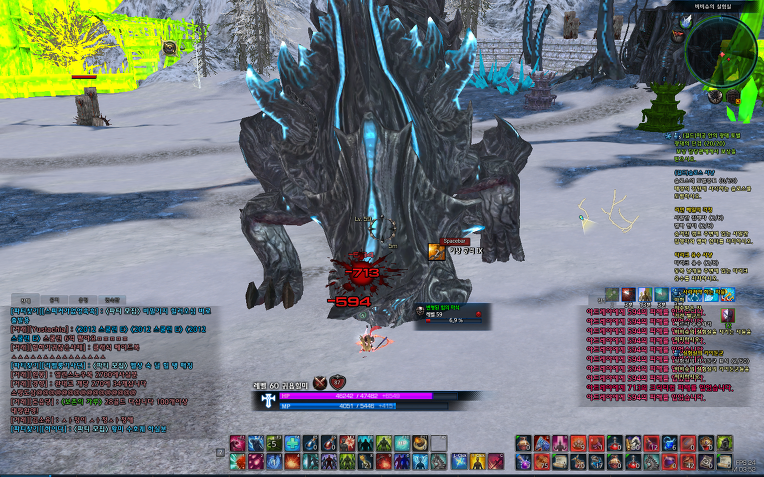Select the first chat tab

tap(25, 299)
